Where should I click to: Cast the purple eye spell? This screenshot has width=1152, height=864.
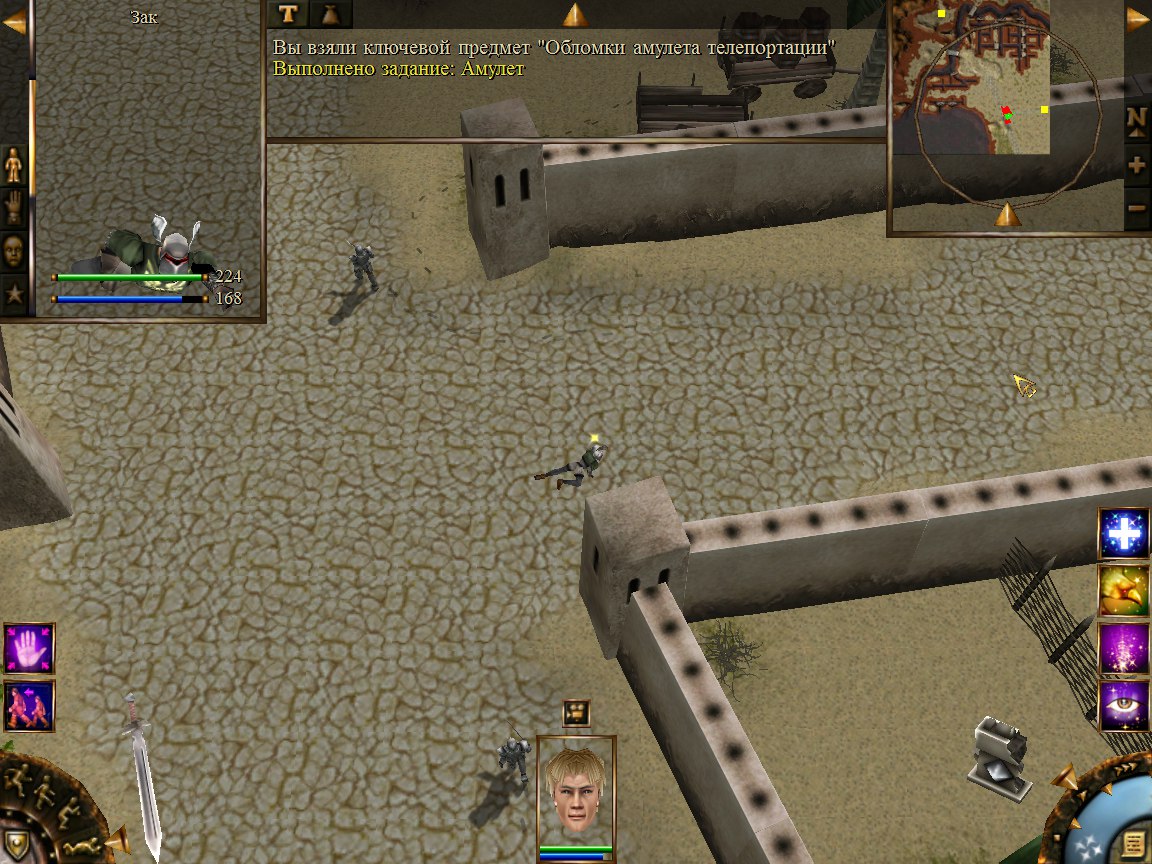1124,705
